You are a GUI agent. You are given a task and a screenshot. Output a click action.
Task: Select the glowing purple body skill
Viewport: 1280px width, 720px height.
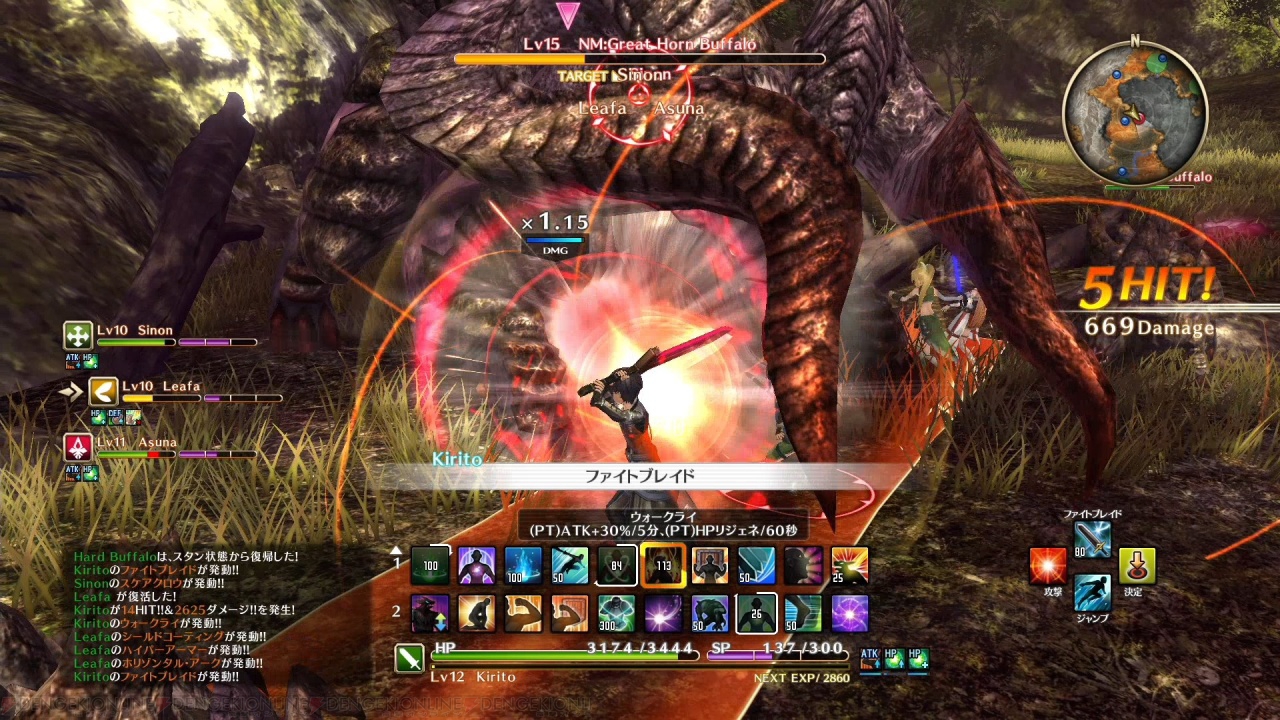pos(477,565)
